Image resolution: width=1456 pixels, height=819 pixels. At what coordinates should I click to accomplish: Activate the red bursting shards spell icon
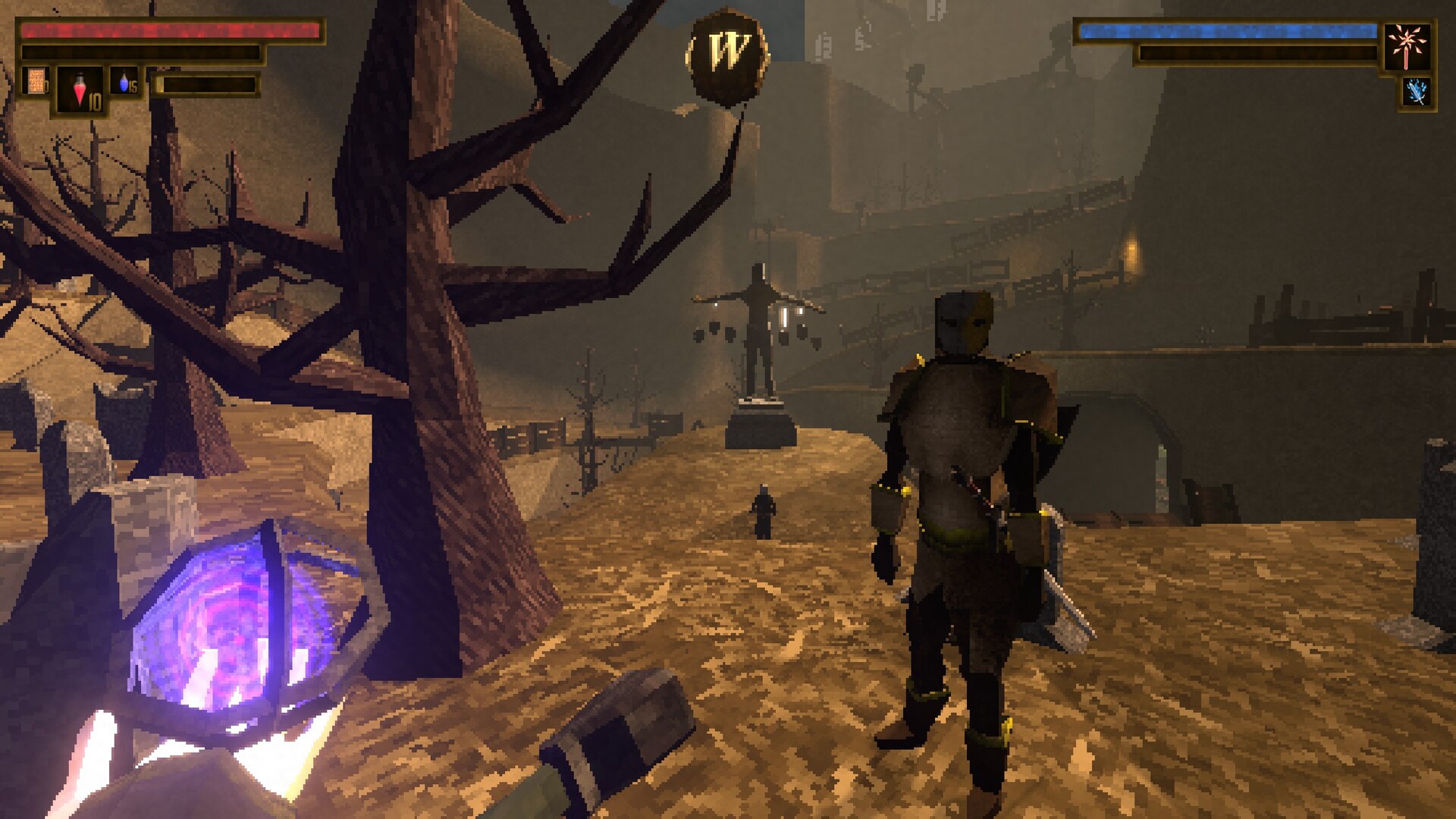[x=1407, y=45]
